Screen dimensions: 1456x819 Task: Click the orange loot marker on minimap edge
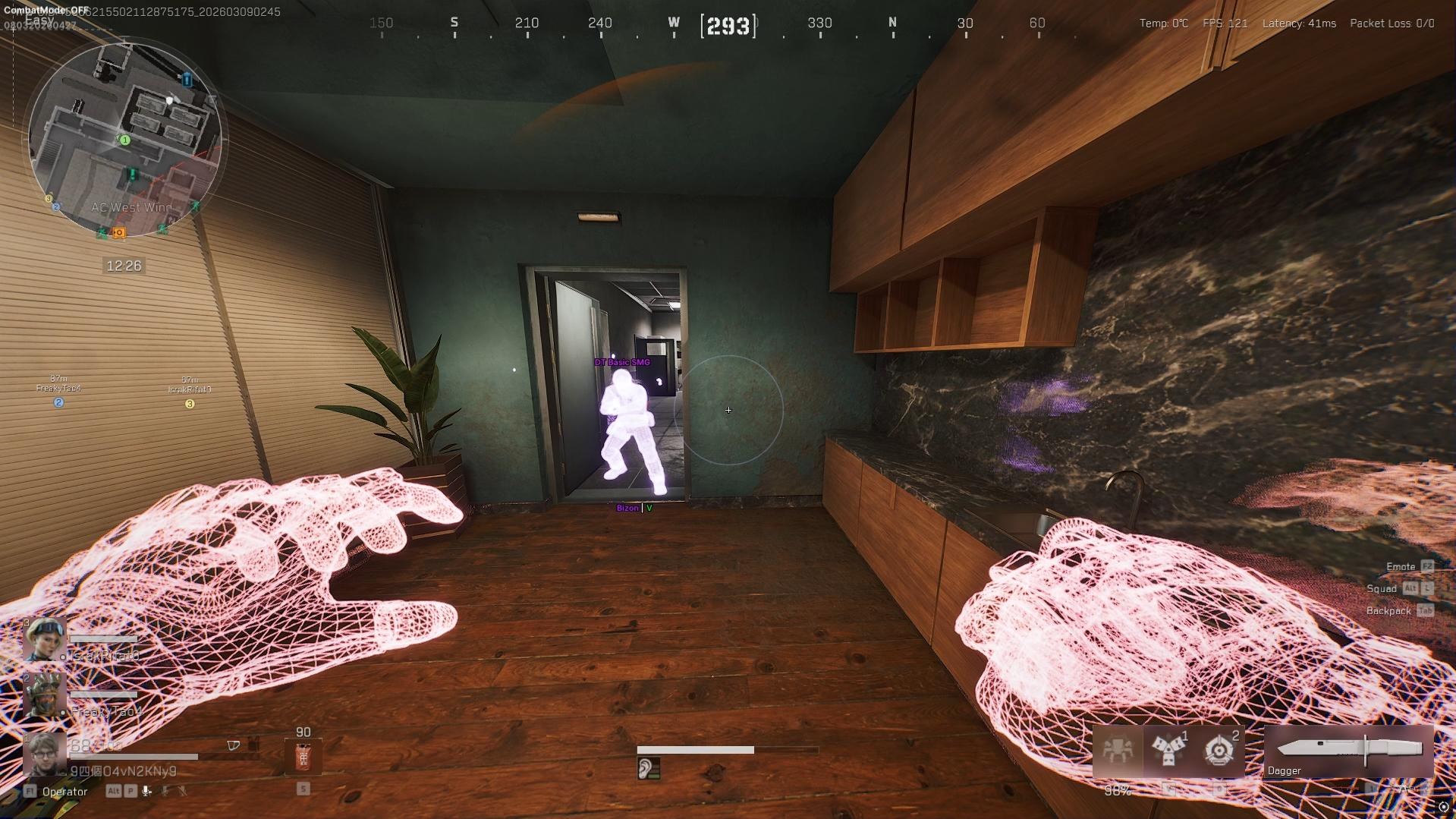coord(119,233)
